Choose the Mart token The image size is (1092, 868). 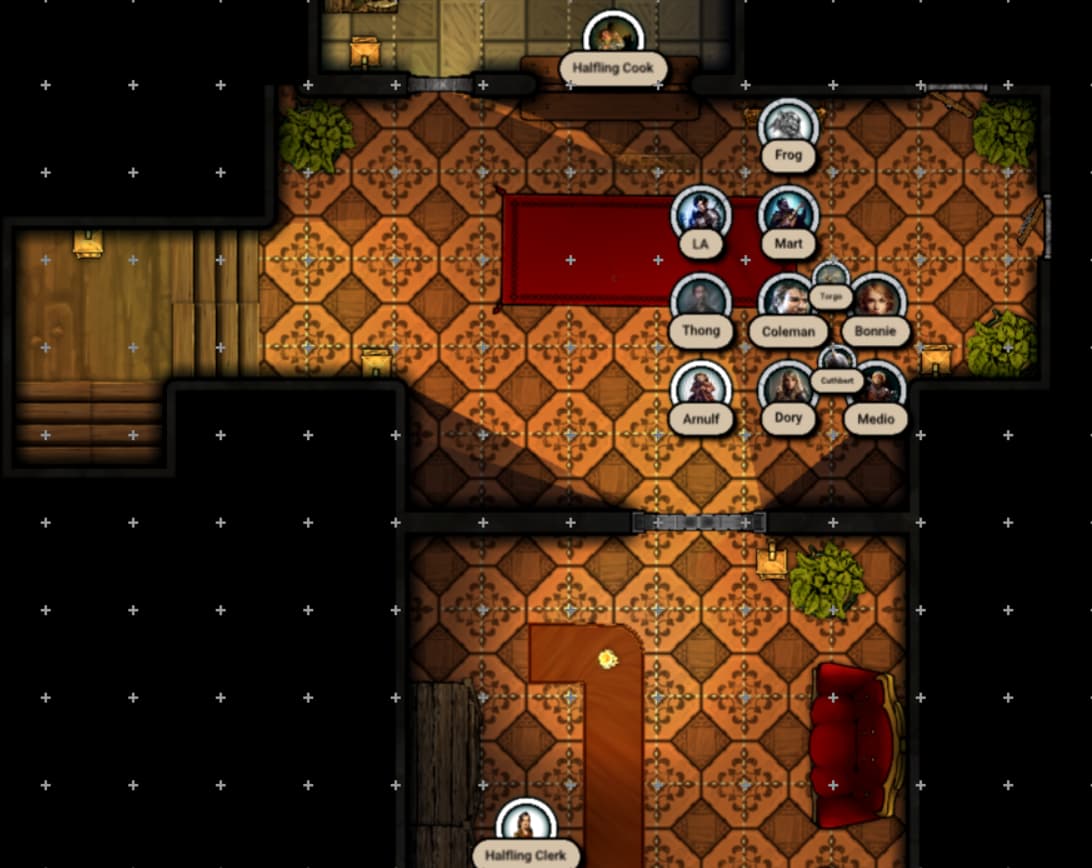point(788,213)
